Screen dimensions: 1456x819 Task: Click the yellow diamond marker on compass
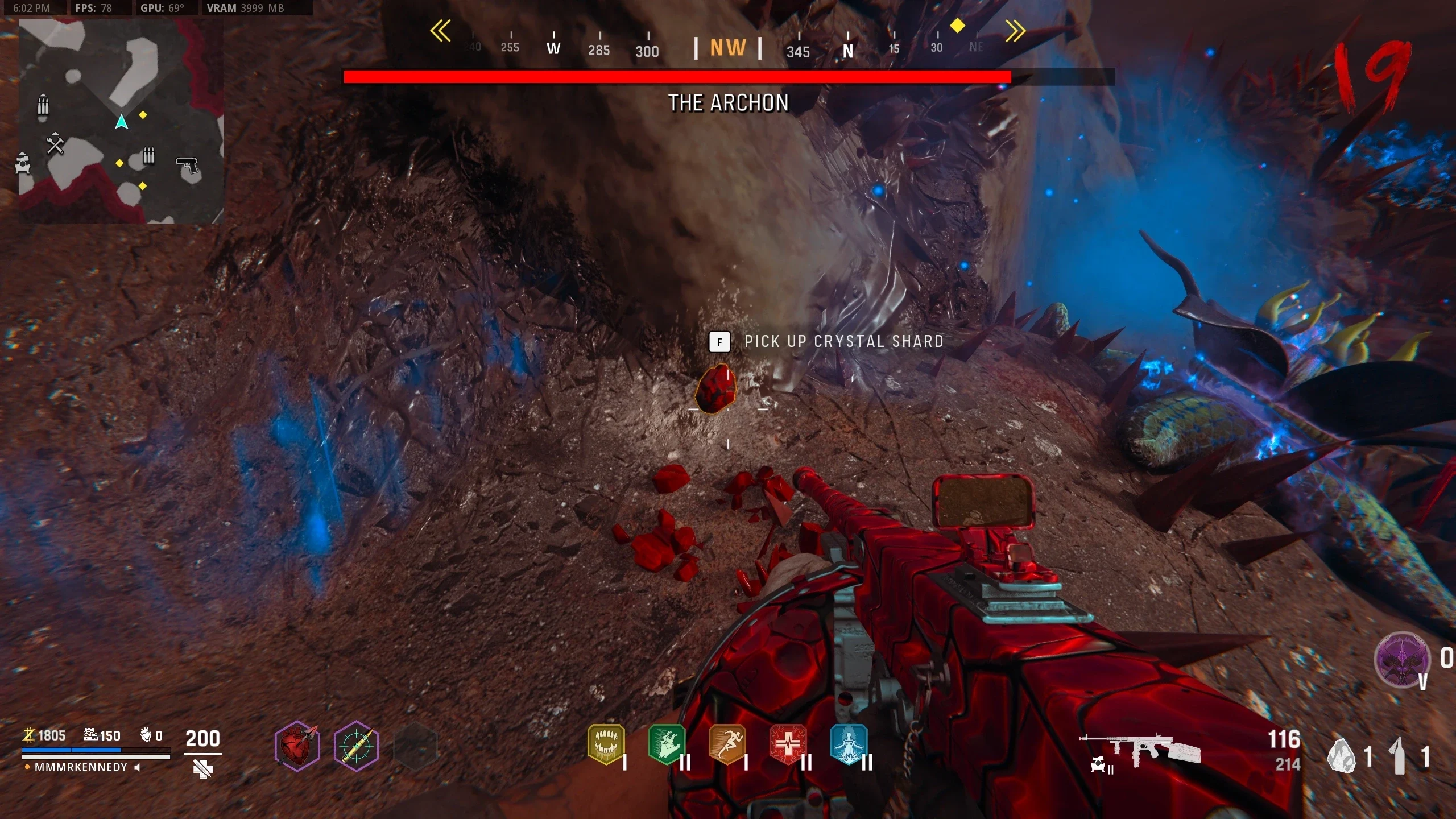click(958, 26)
